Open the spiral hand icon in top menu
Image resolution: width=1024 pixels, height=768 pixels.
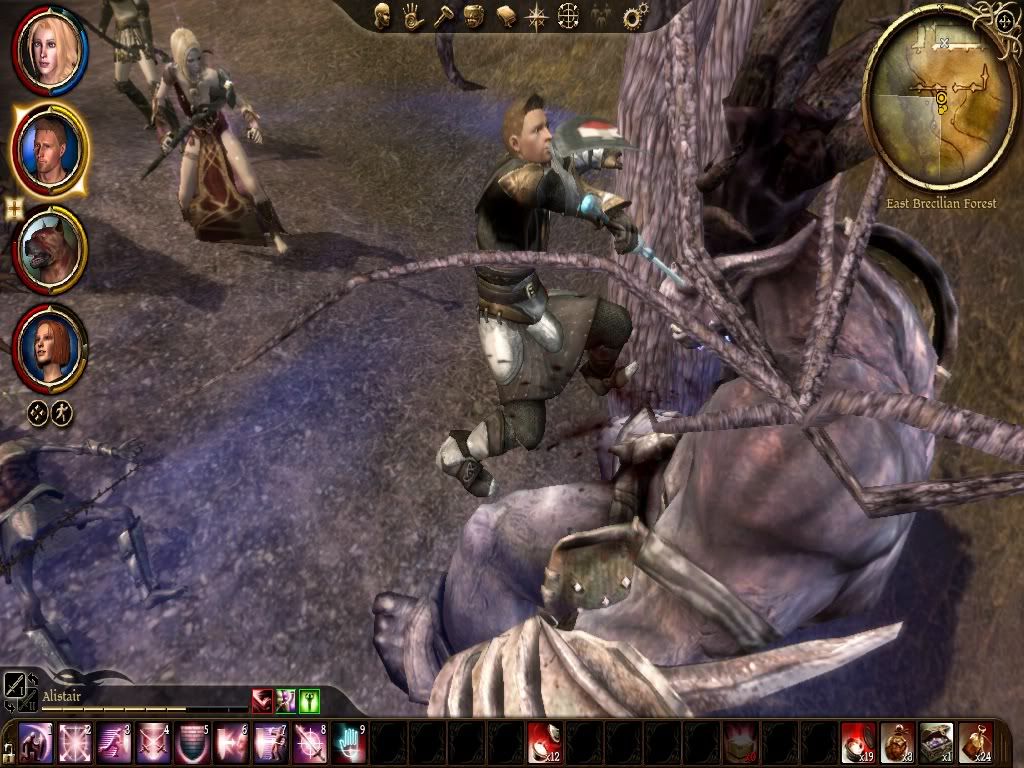pyautogui.click(x=412, y=15)
